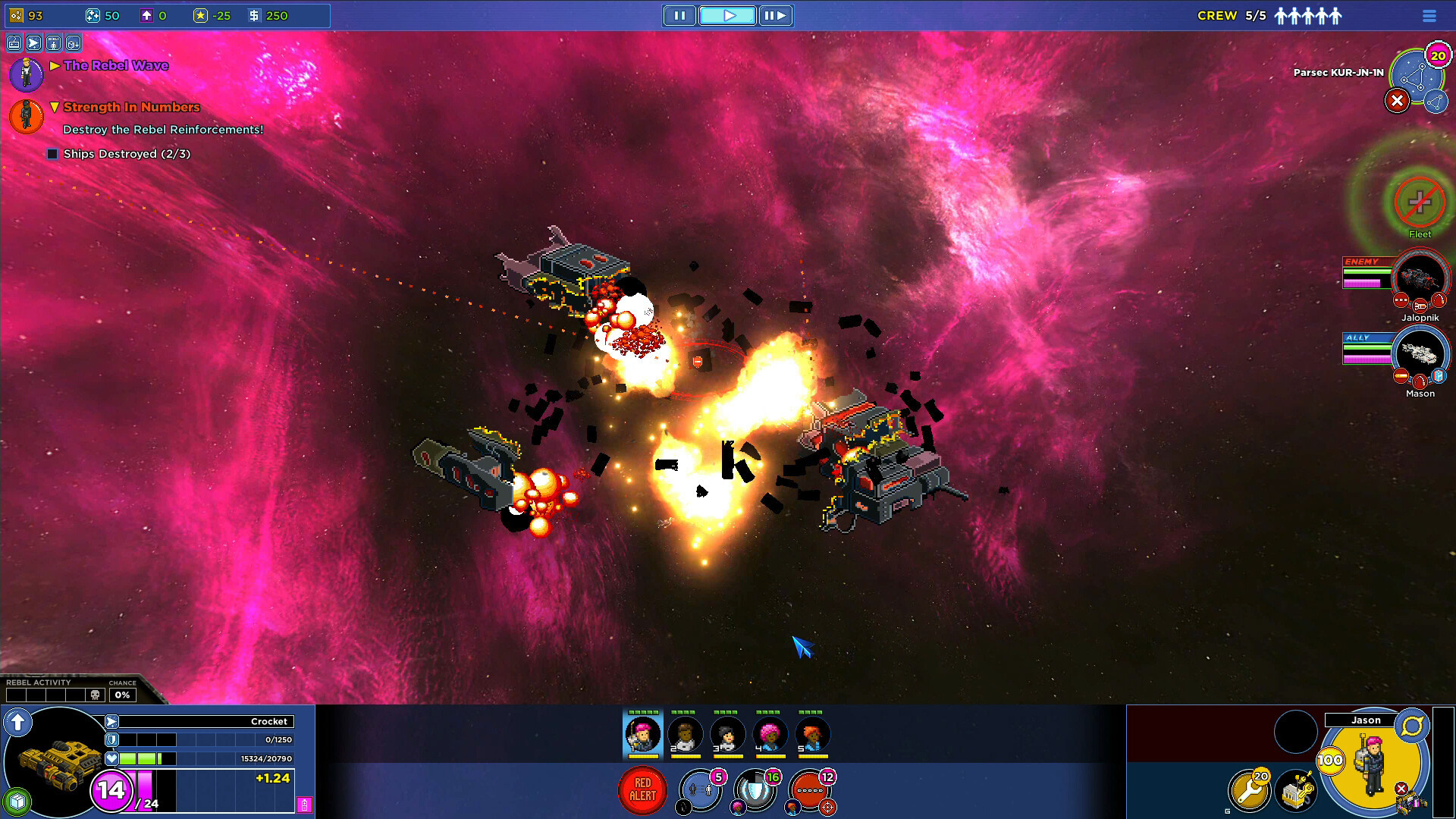Viewport: 1456px width, 819px height.
Task: Click the ship upgrade arrow button
Action: (17, 722)
